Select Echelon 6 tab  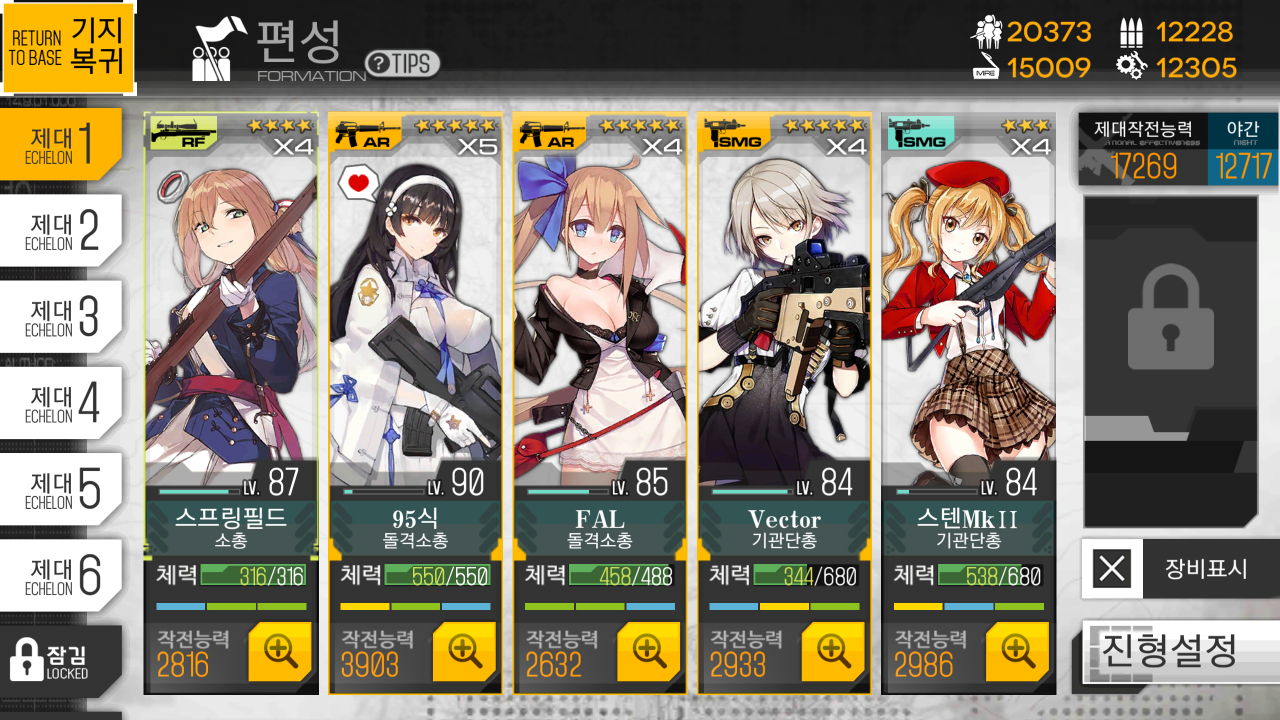point(60,575)
